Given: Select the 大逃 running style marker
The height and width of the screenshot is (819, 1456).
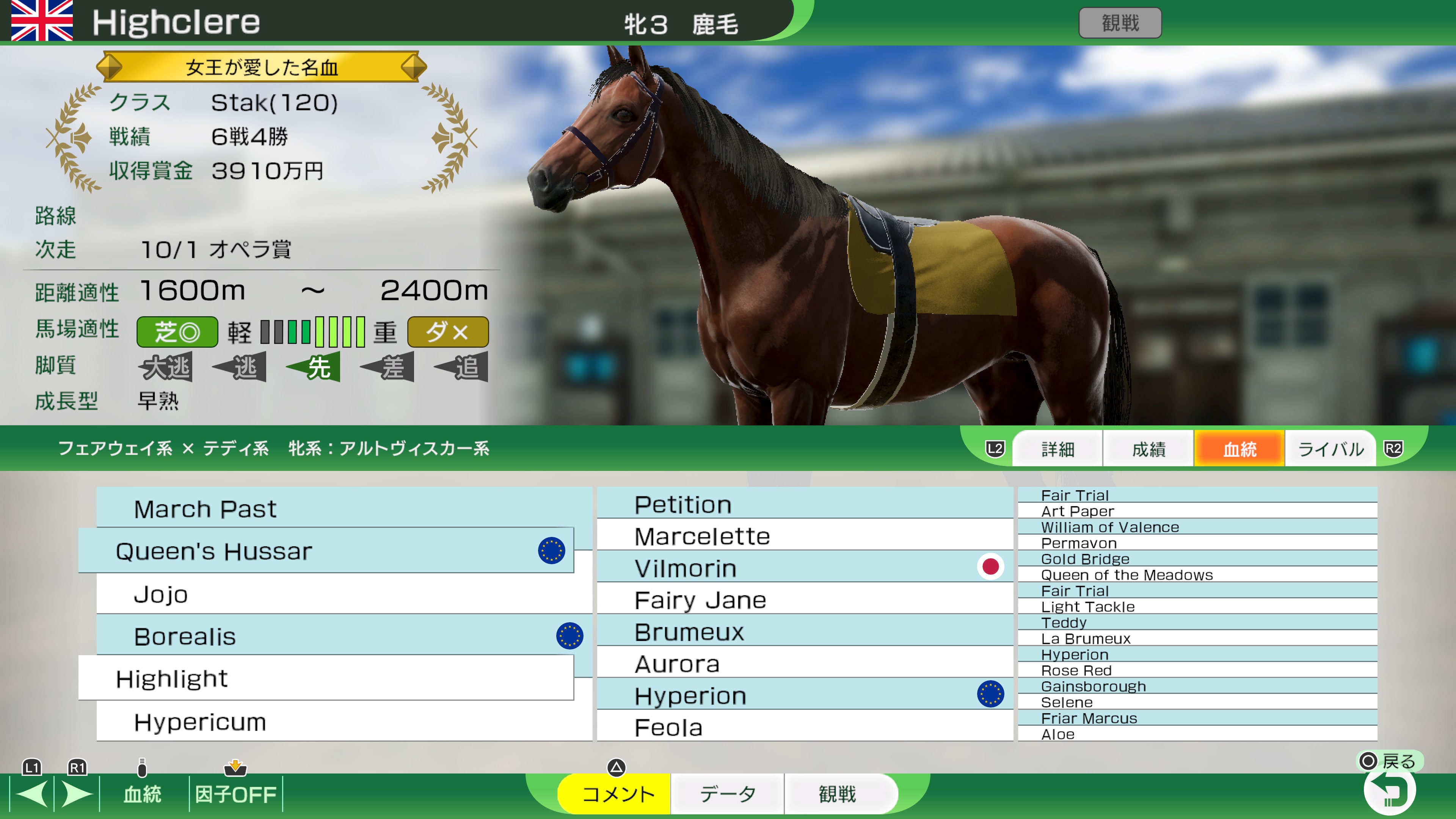Looking at the screenshot, I should (167, 367).
